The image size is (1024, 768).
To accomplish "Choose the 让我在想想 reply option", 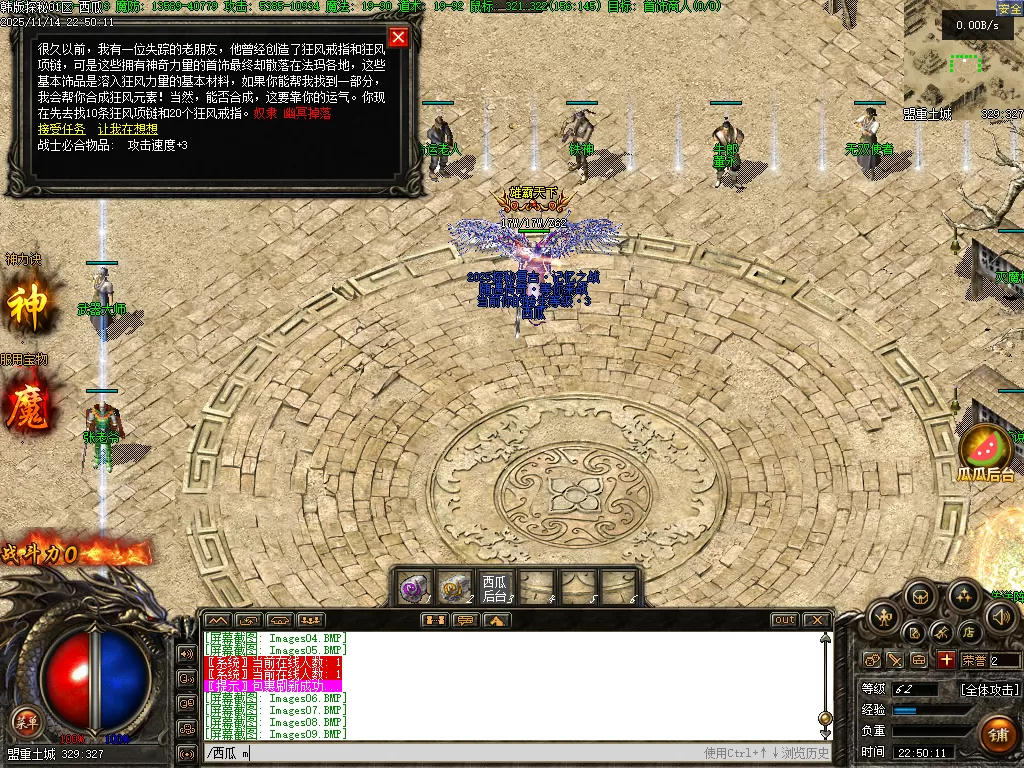I will point(127,129).
